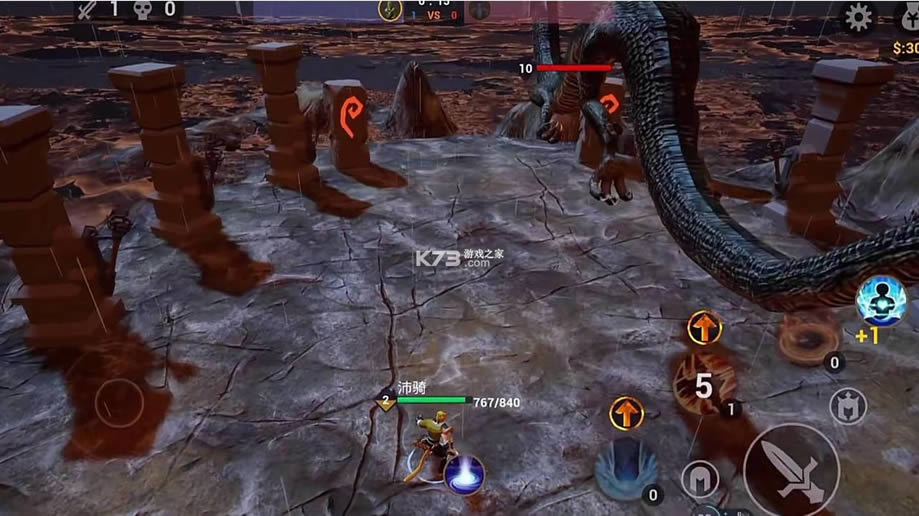The image size is (919, 516).
Task: Level up the red cooldown skill via arrow
Action: click(x=705, y=328)
